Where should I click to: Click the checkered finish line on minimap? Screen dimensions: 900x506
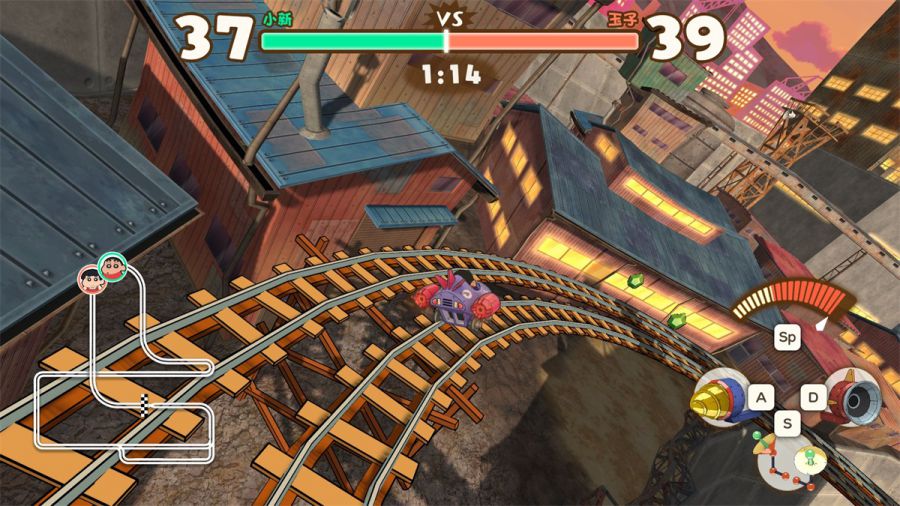click(149, 405)
